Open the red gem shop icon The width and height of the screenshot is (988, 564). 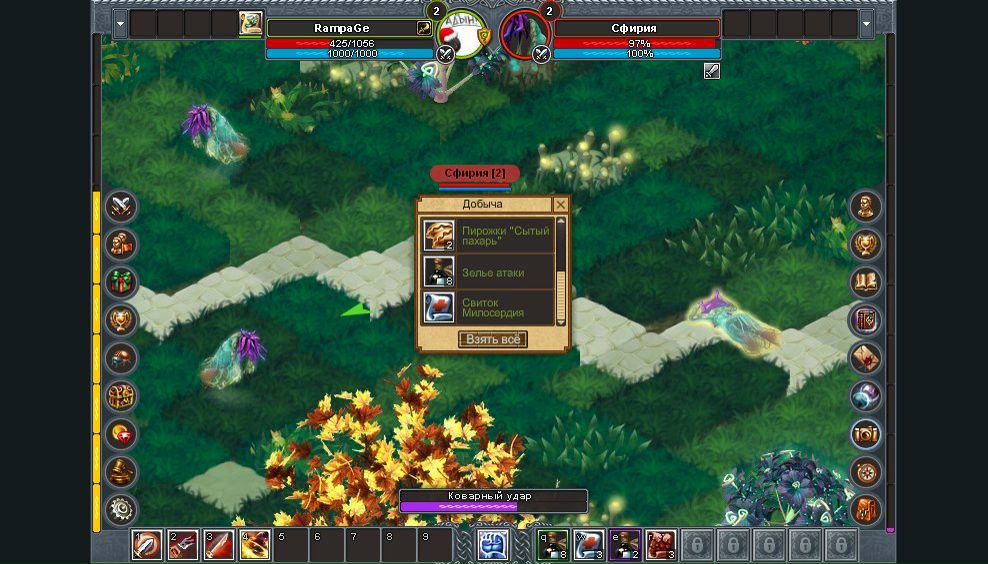click(x=122, y=435)
